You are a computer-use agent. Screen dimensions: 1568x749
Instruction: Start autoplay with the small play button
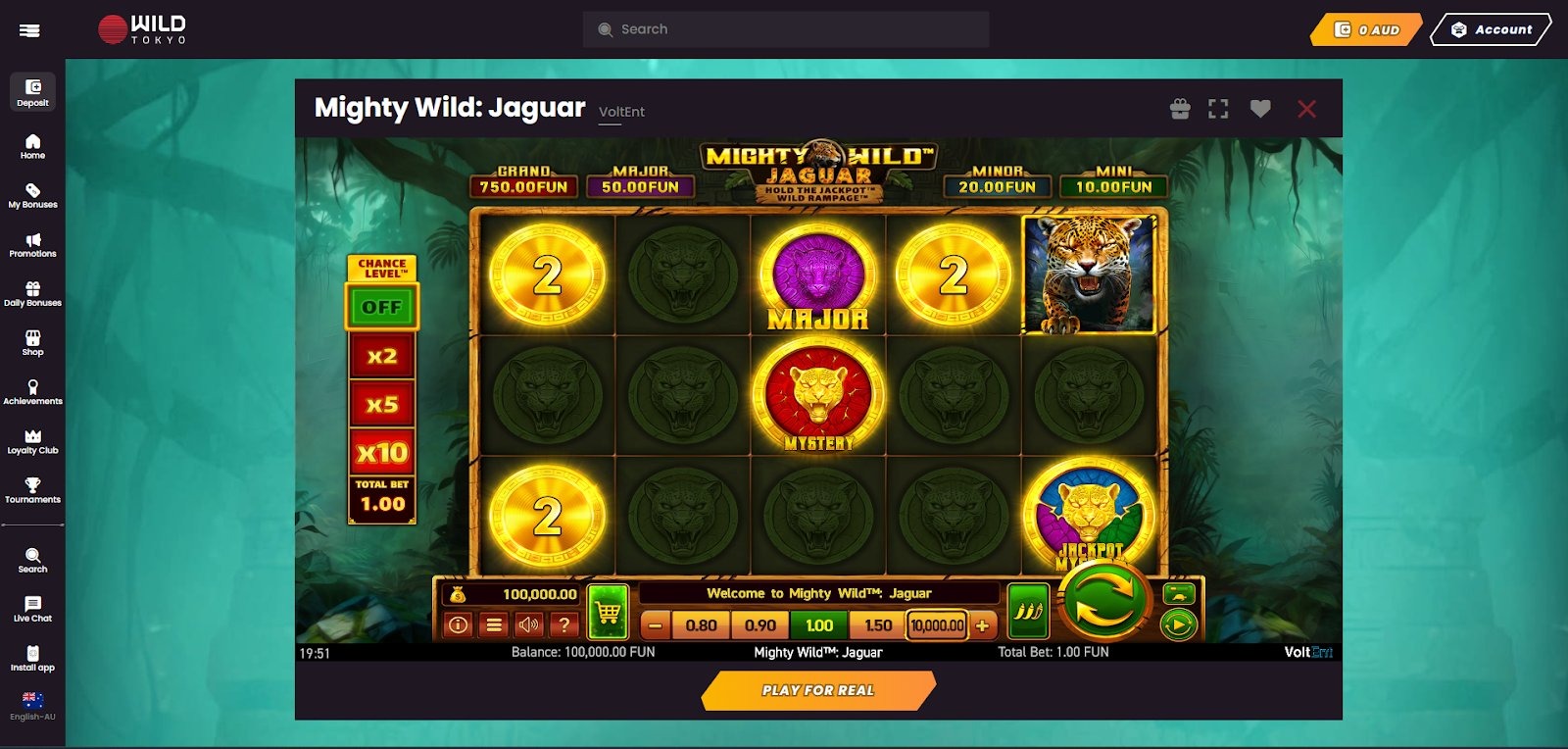1178,624
